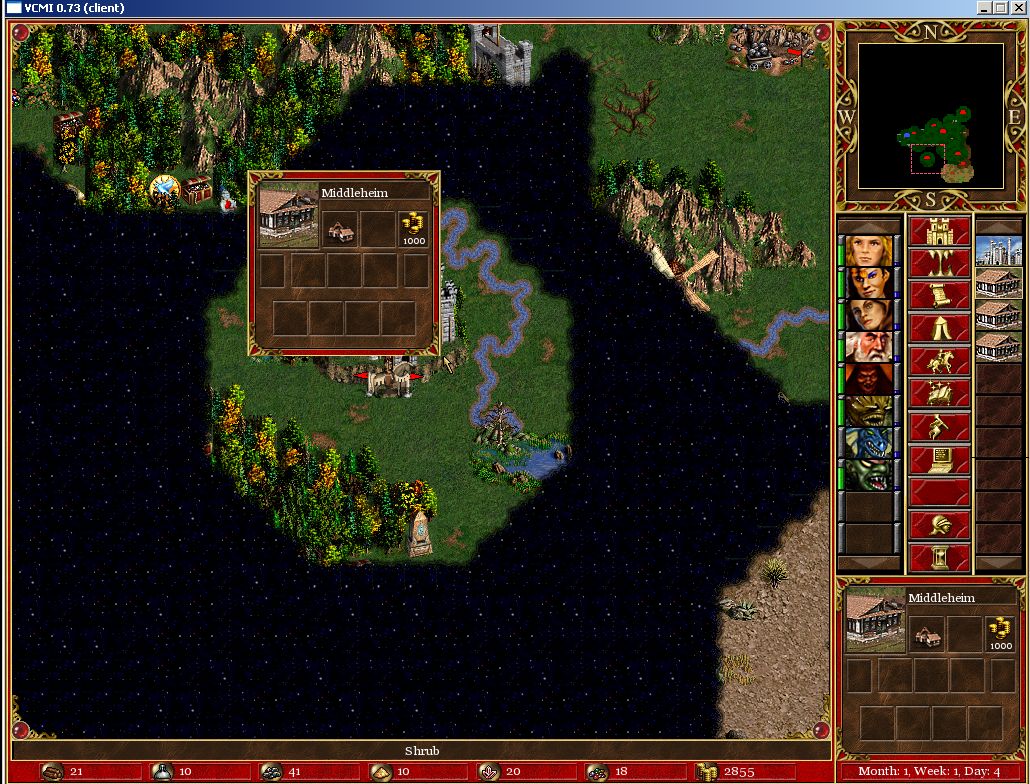The image size is (1030, 784).
Task: Pick the green fanged ogre hero portrait
Action: [x=867, y=474]
